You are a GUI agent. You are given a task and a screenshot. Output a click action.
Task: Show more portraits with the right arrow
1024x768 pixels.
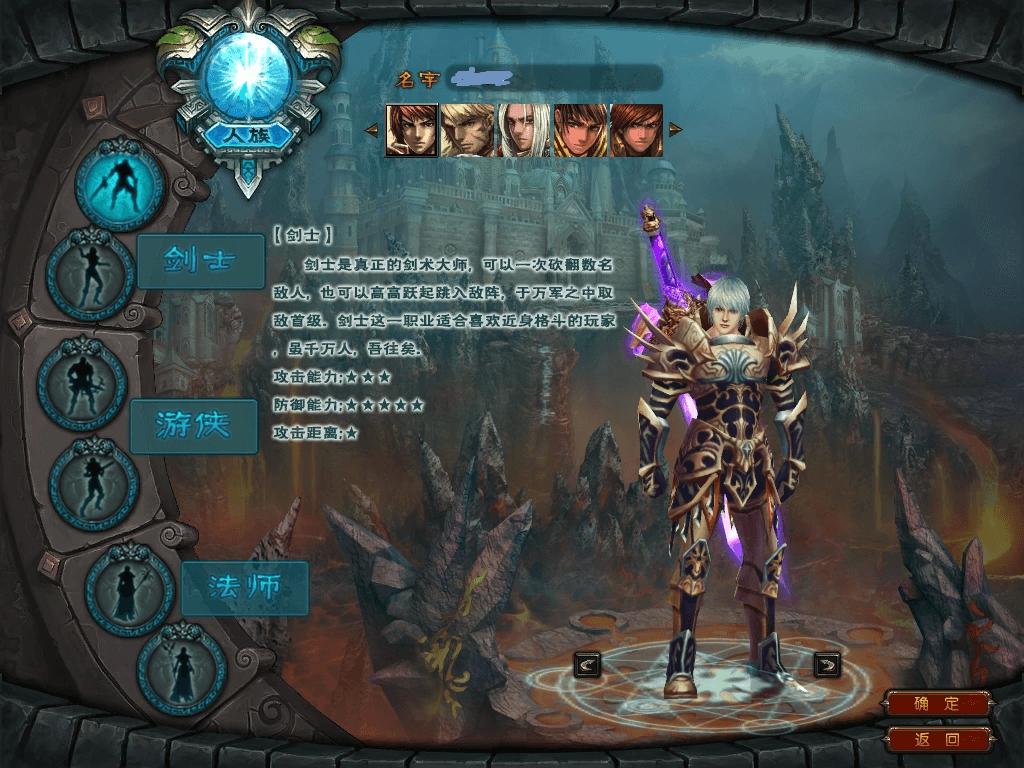[x=675, y=130]
